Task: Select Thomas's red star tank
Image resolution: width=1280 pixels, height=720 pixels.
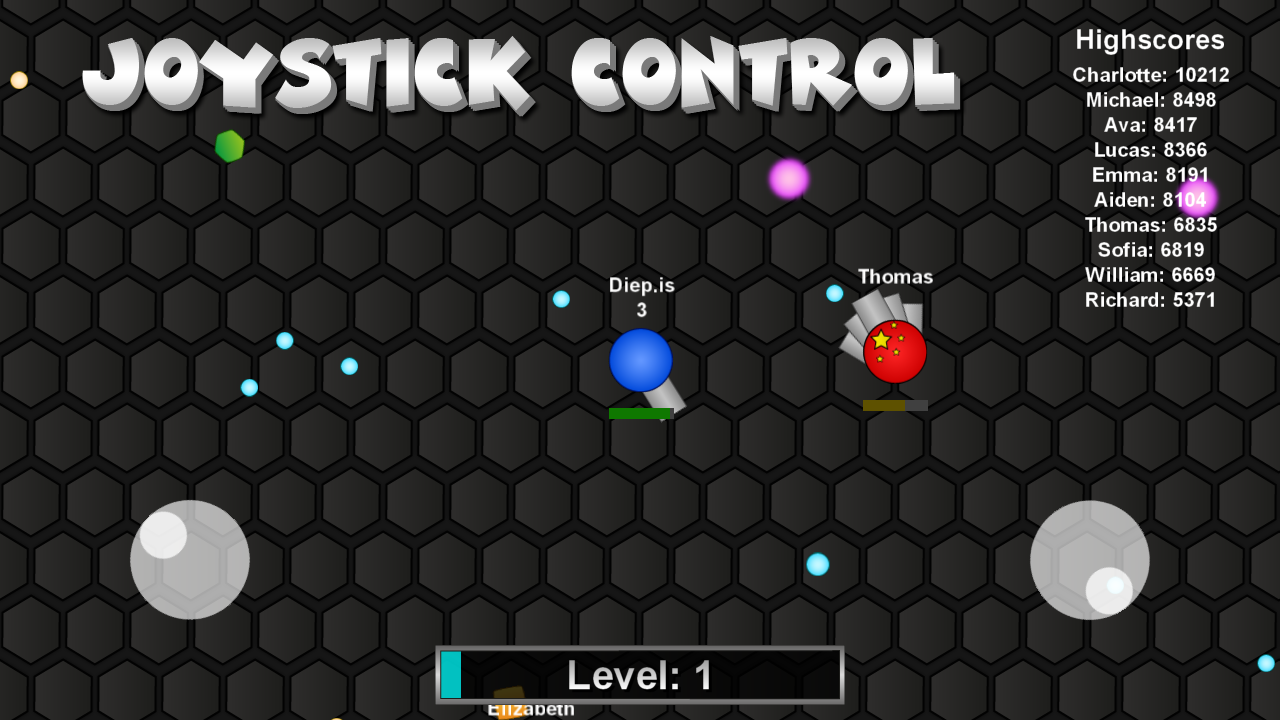Action: 893,351
